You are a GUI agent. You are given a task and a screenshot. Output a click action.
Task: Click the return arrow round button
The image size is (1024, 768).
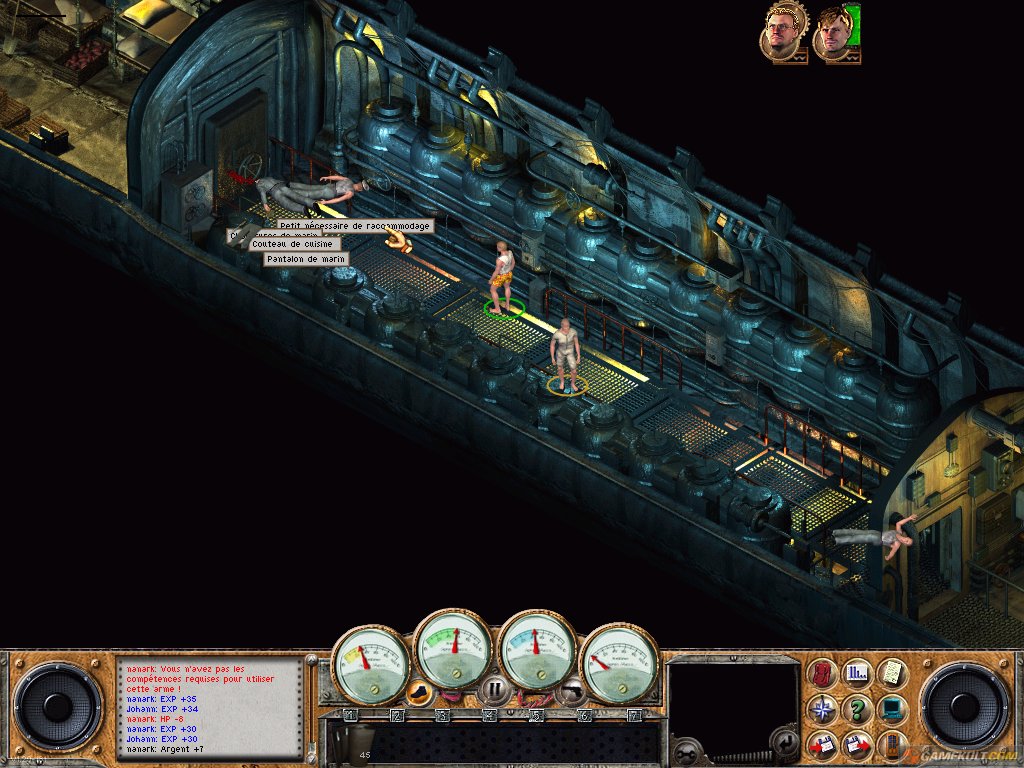[786, 742]
